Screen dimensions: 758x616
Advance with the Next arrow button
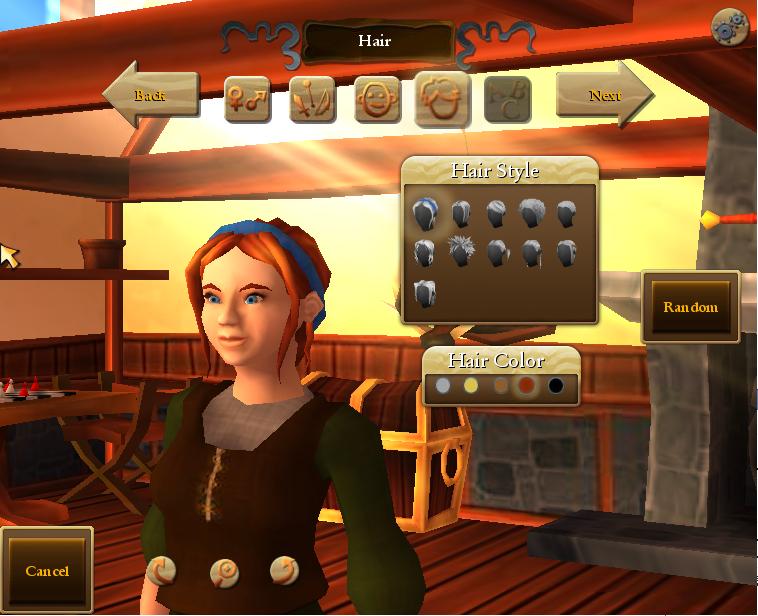[604, 96]
